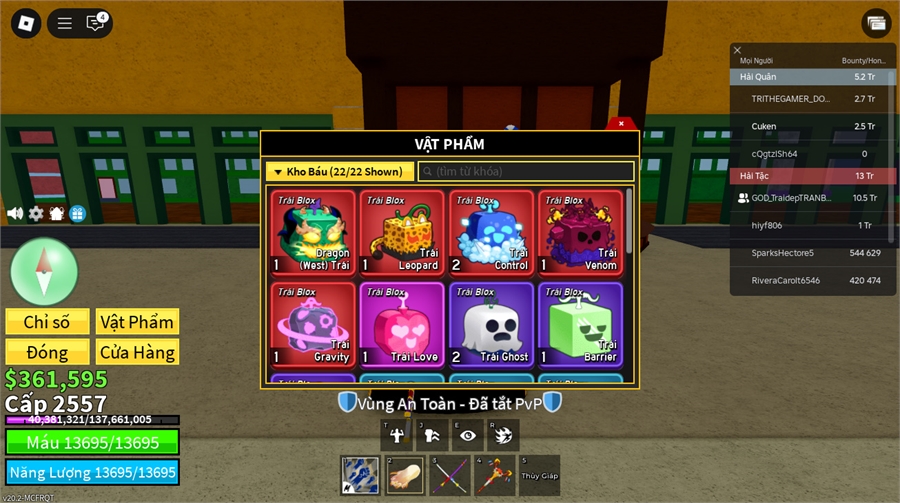Viewport: 900px width, 503px height.
Task: Pick the Venom fruit slot
Action: [x=580, y=233]
